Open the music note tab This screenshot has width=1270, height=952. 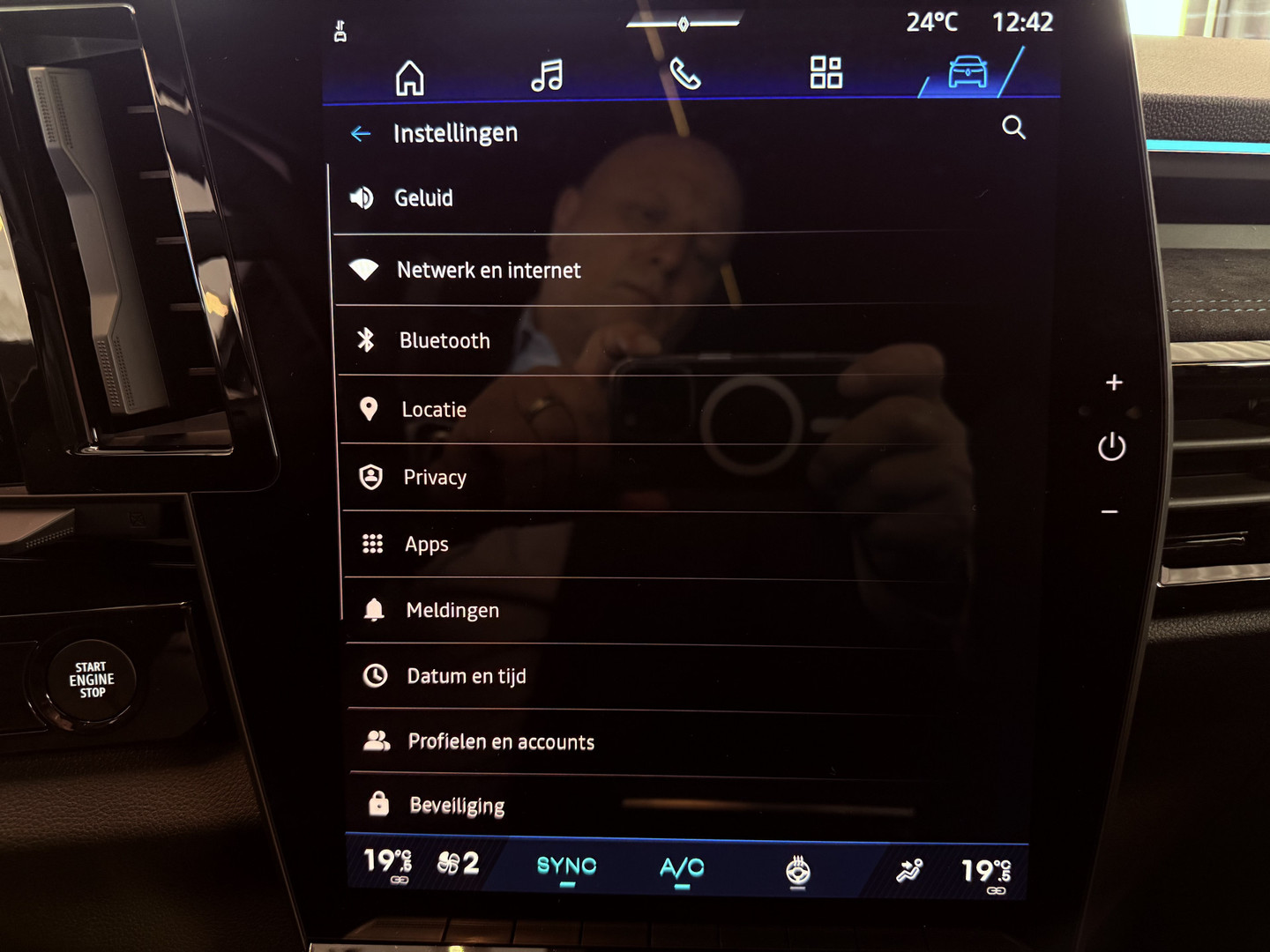pos(547,76)
